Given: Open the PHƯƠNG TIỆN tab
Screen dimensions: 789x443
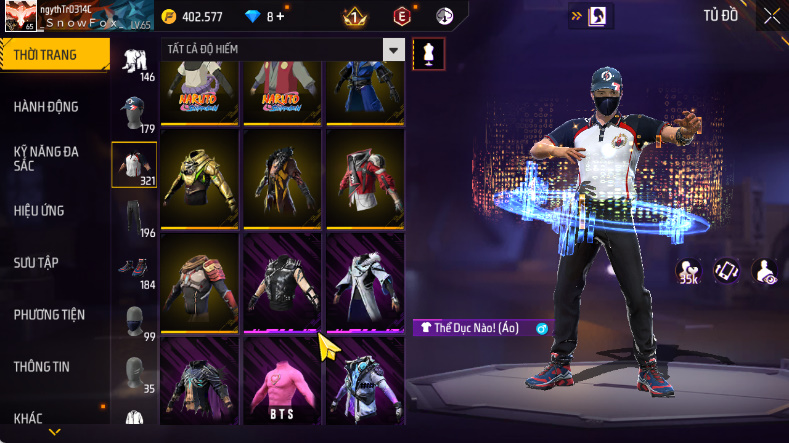Looking at the screenshot, I should click(49, 314).
